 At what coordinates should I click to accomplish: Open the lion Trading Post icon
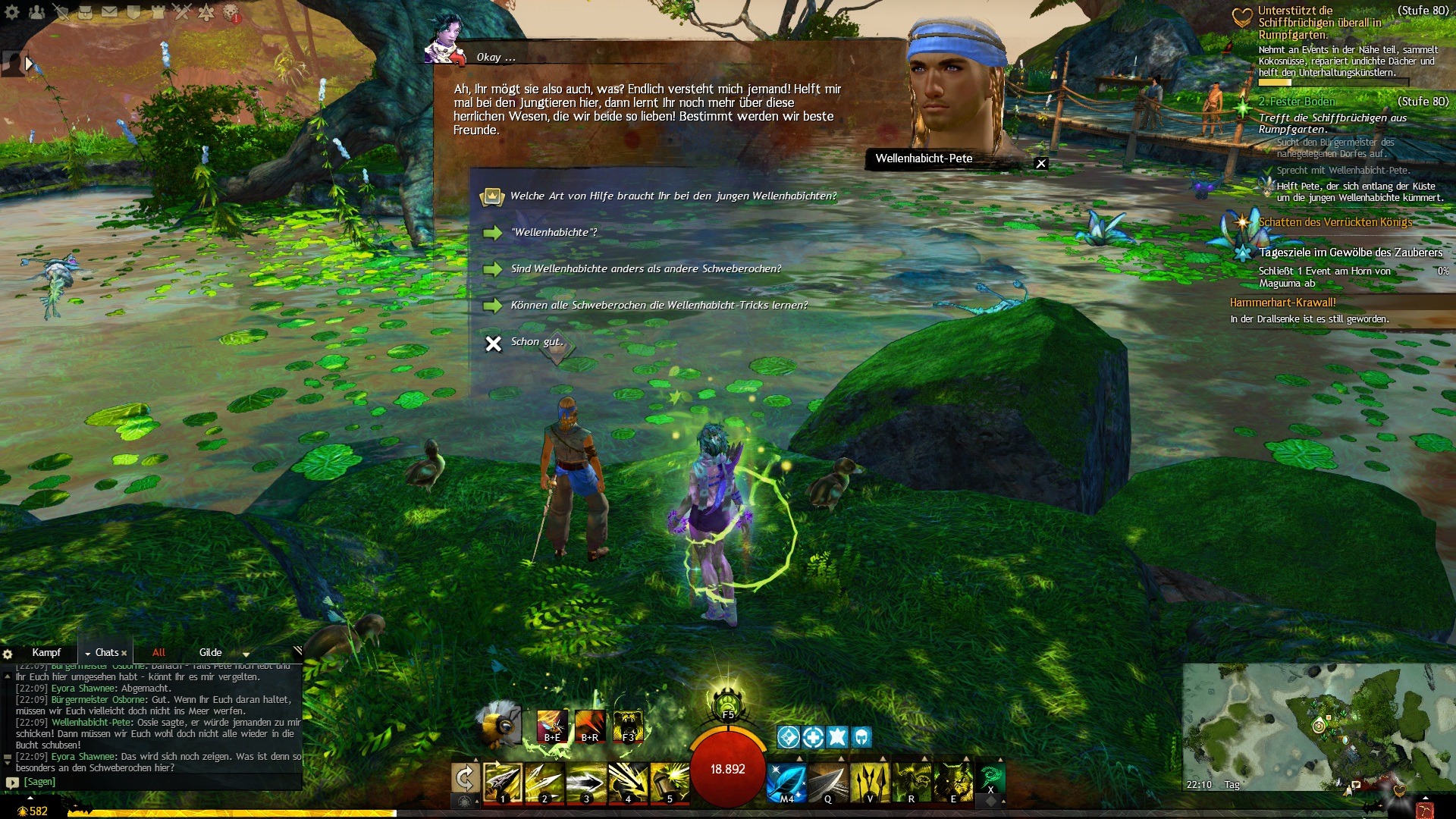point(231,13)
